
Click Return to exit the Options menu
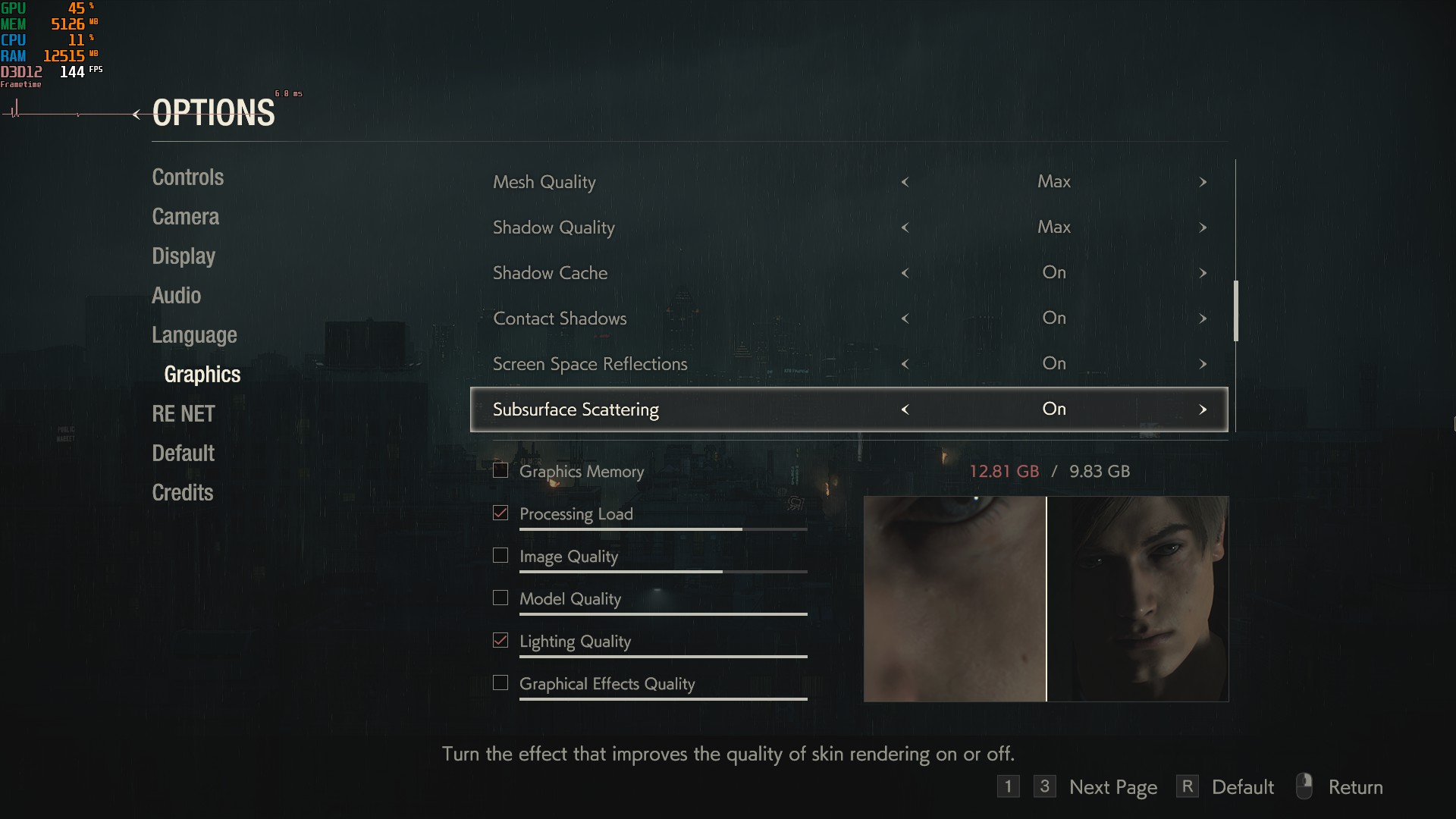[1357, 786]
